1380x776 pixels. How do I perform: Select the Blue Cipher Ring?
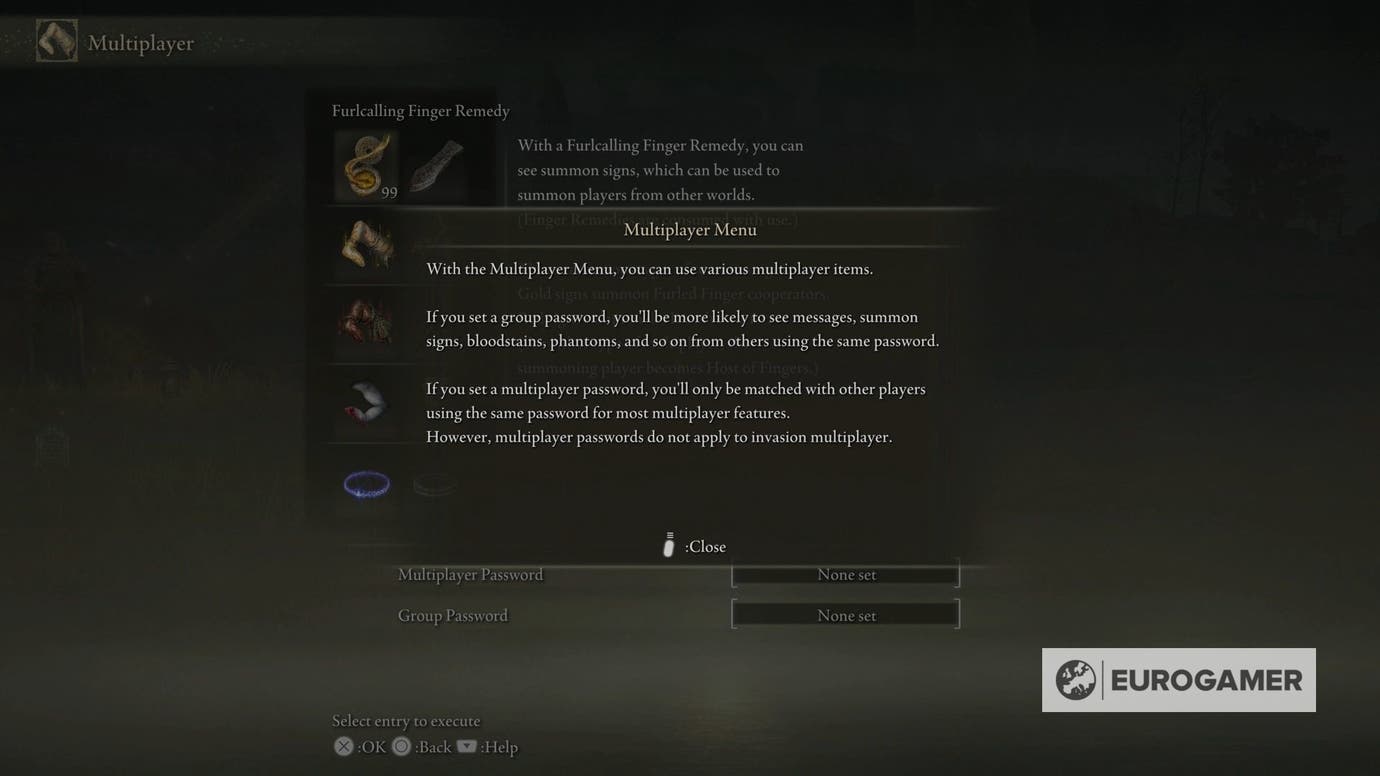tap(366, 483)
